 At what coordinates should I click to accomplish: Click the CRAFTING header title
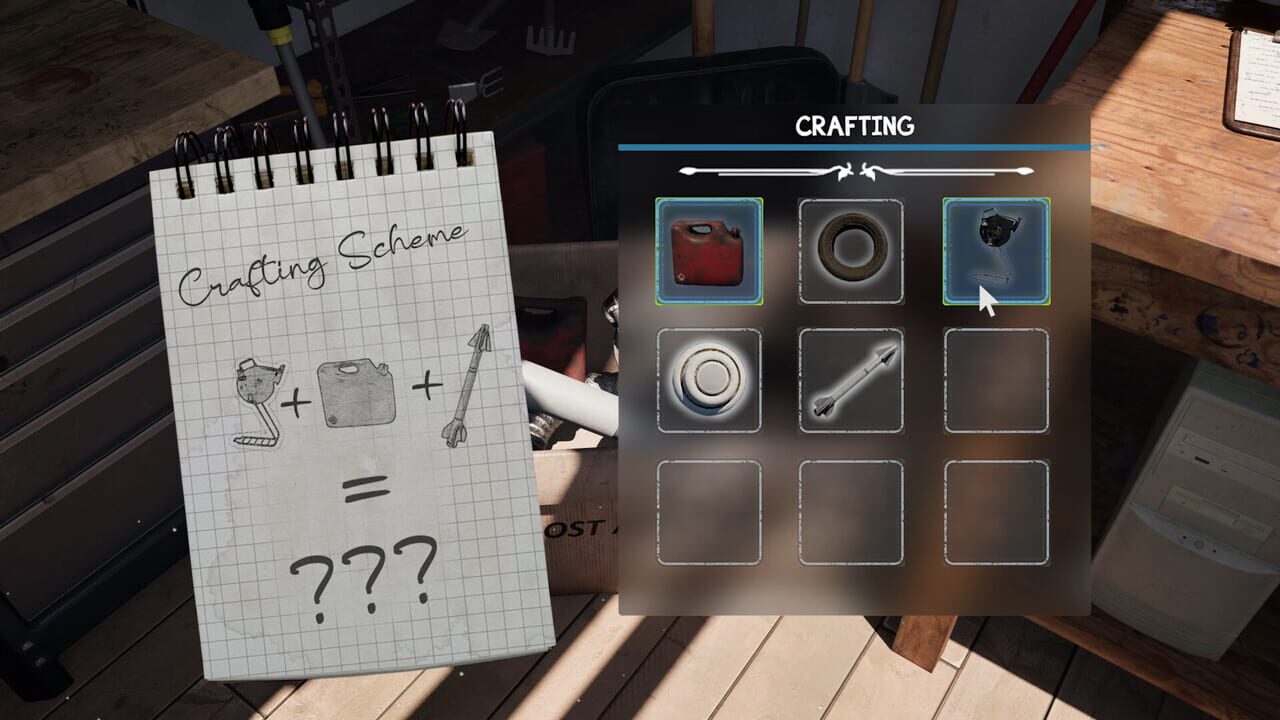[855, 126]
